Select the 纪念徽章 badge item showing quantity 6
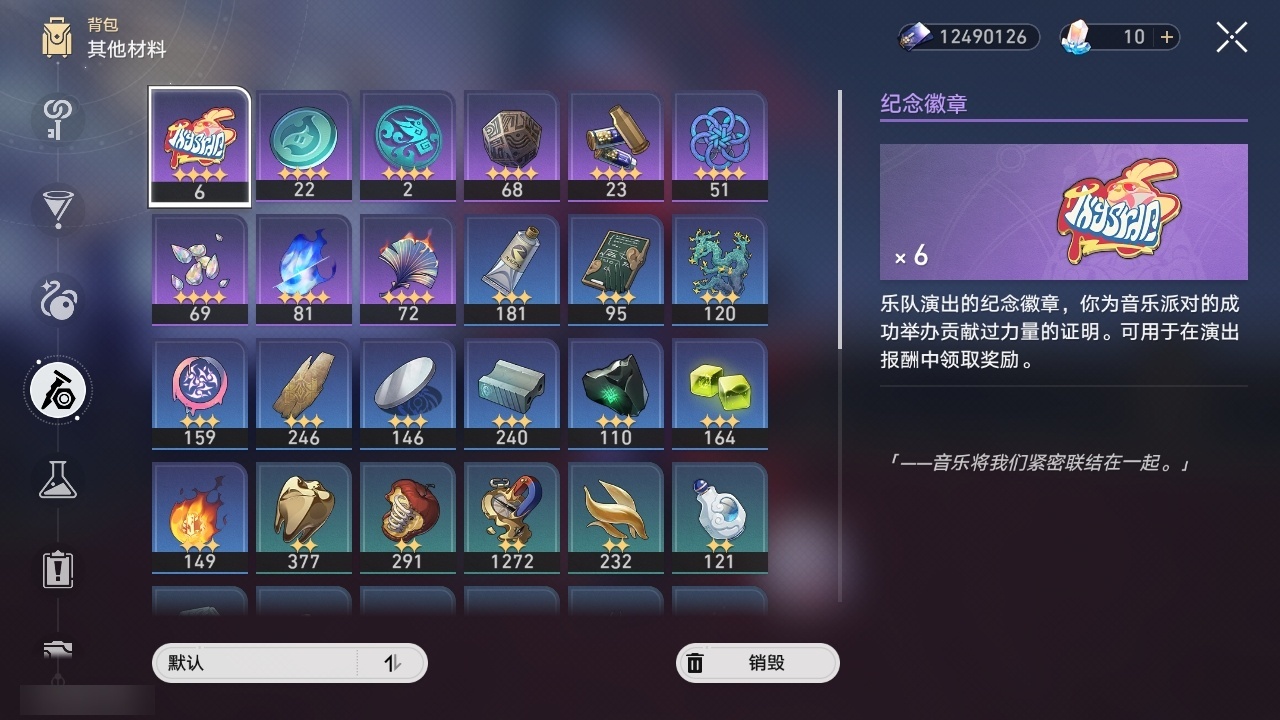 coord(199,145)
